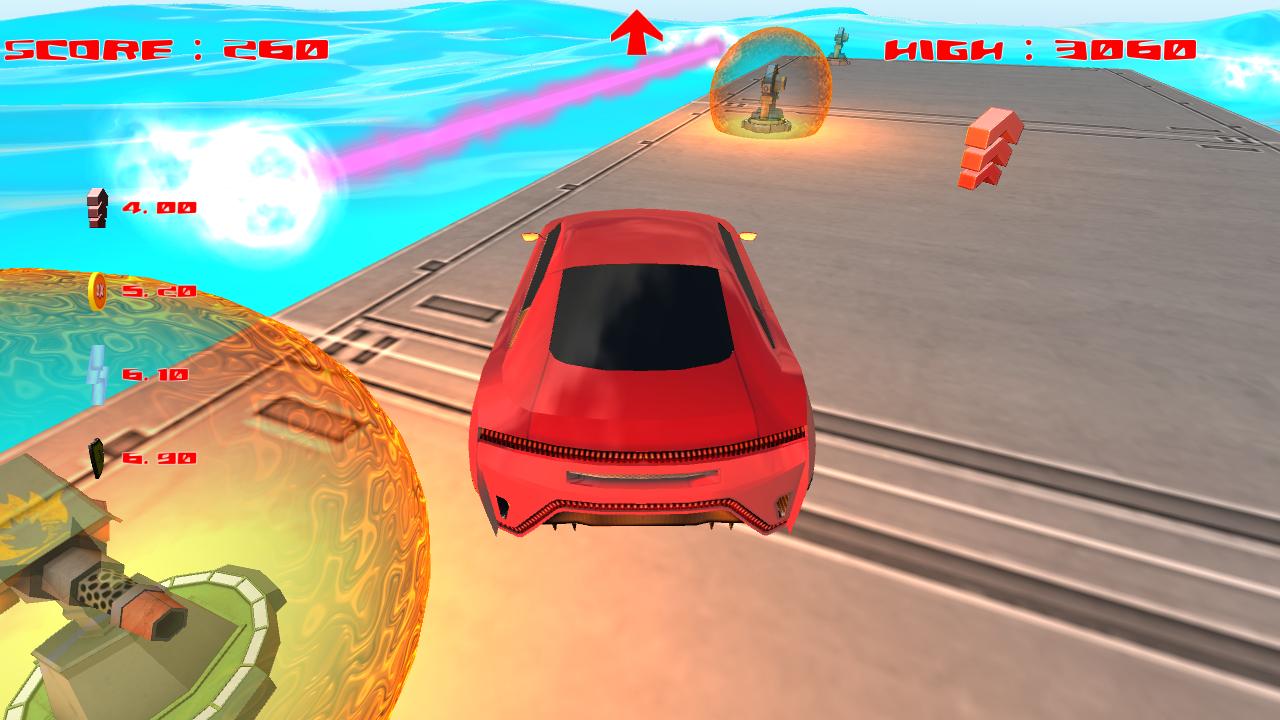Click the red directional arrow at top

click(x=637, y=30)
